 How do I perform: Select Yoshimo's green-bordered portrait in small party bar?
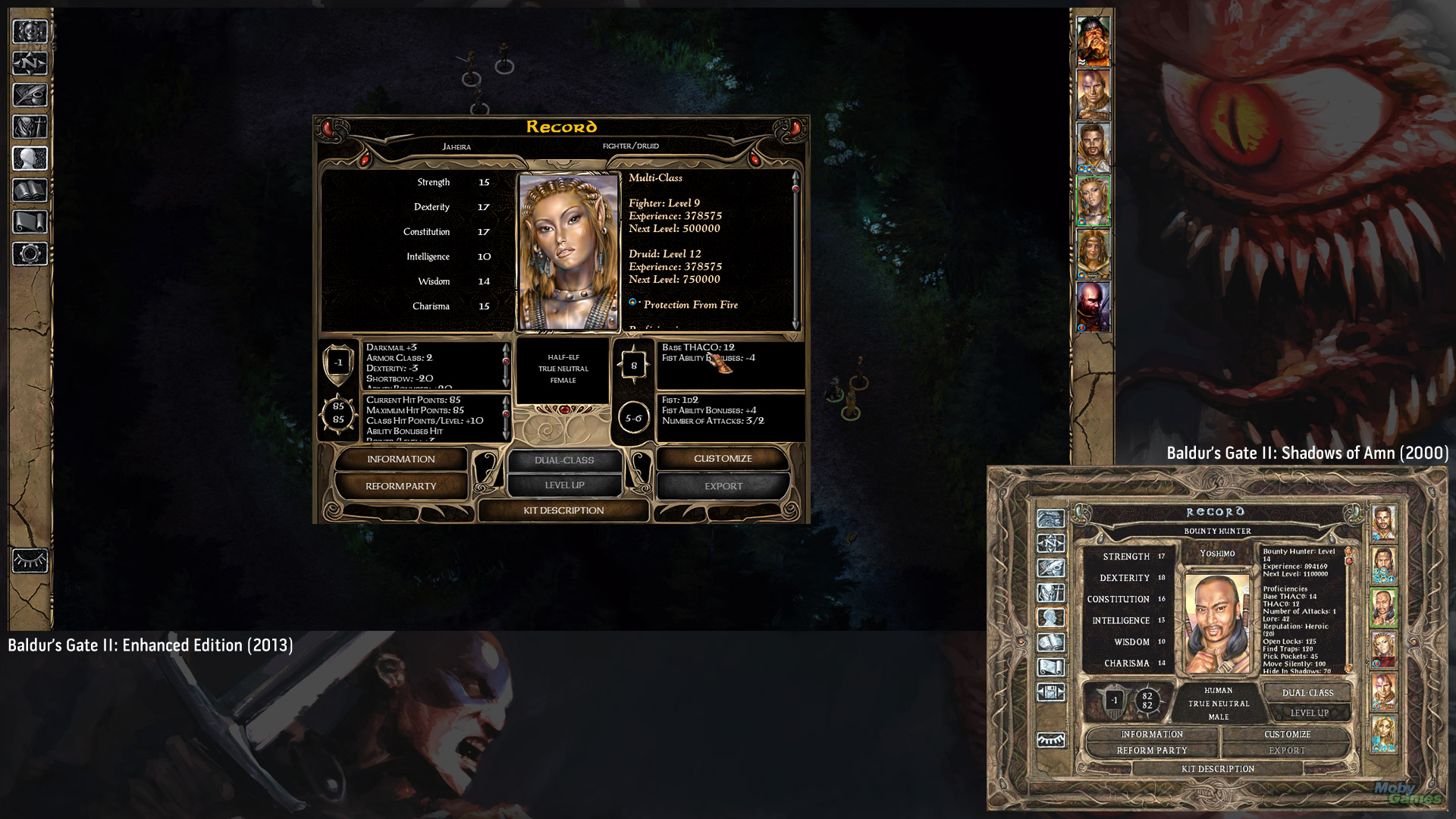(x=1383, y=607)
